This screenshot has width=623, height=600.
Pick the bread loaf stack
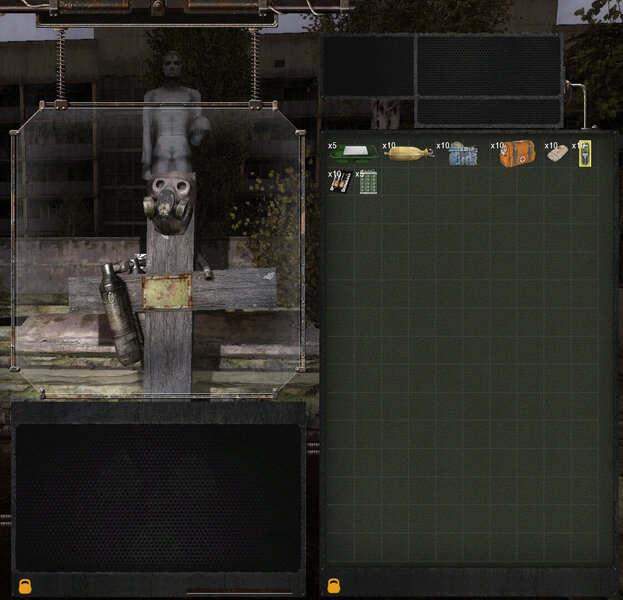[407, 155]
